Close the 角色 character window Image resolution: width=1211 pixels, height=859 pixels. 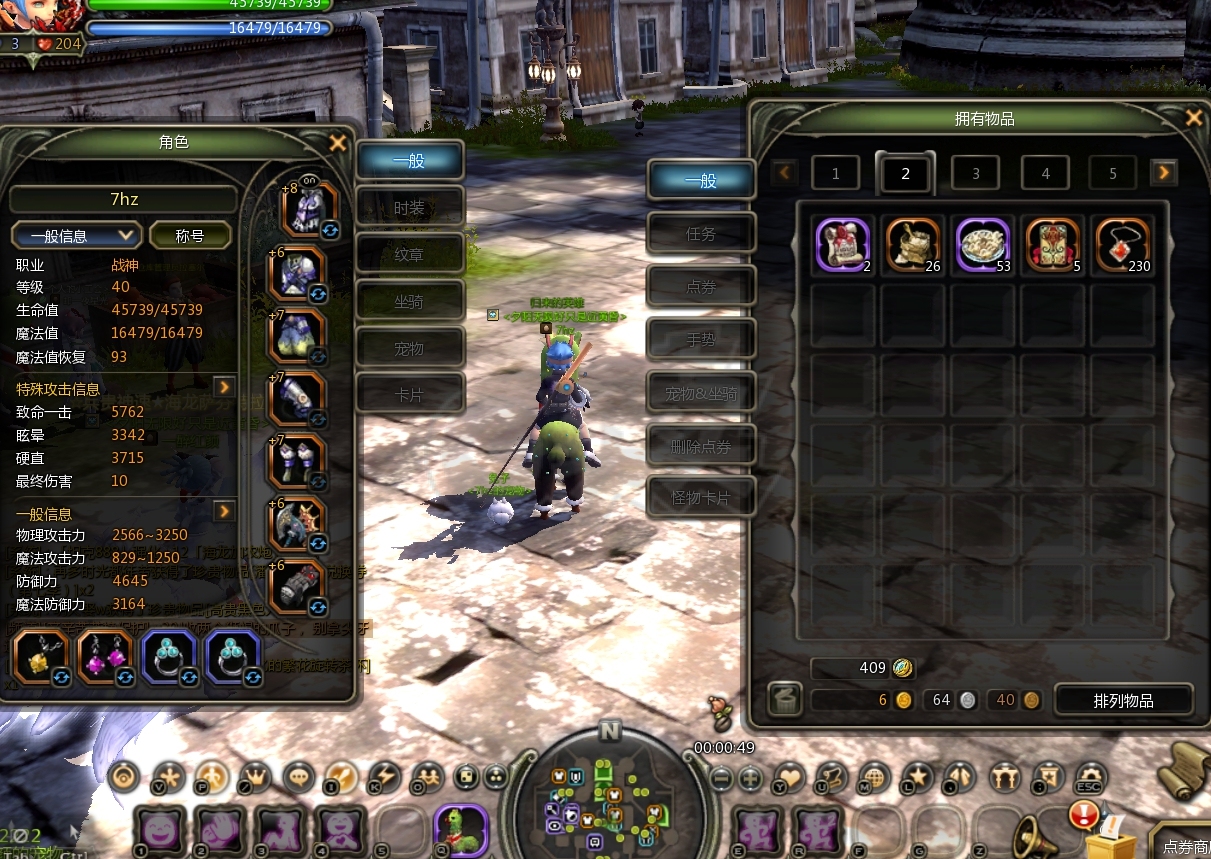(338, 143)
